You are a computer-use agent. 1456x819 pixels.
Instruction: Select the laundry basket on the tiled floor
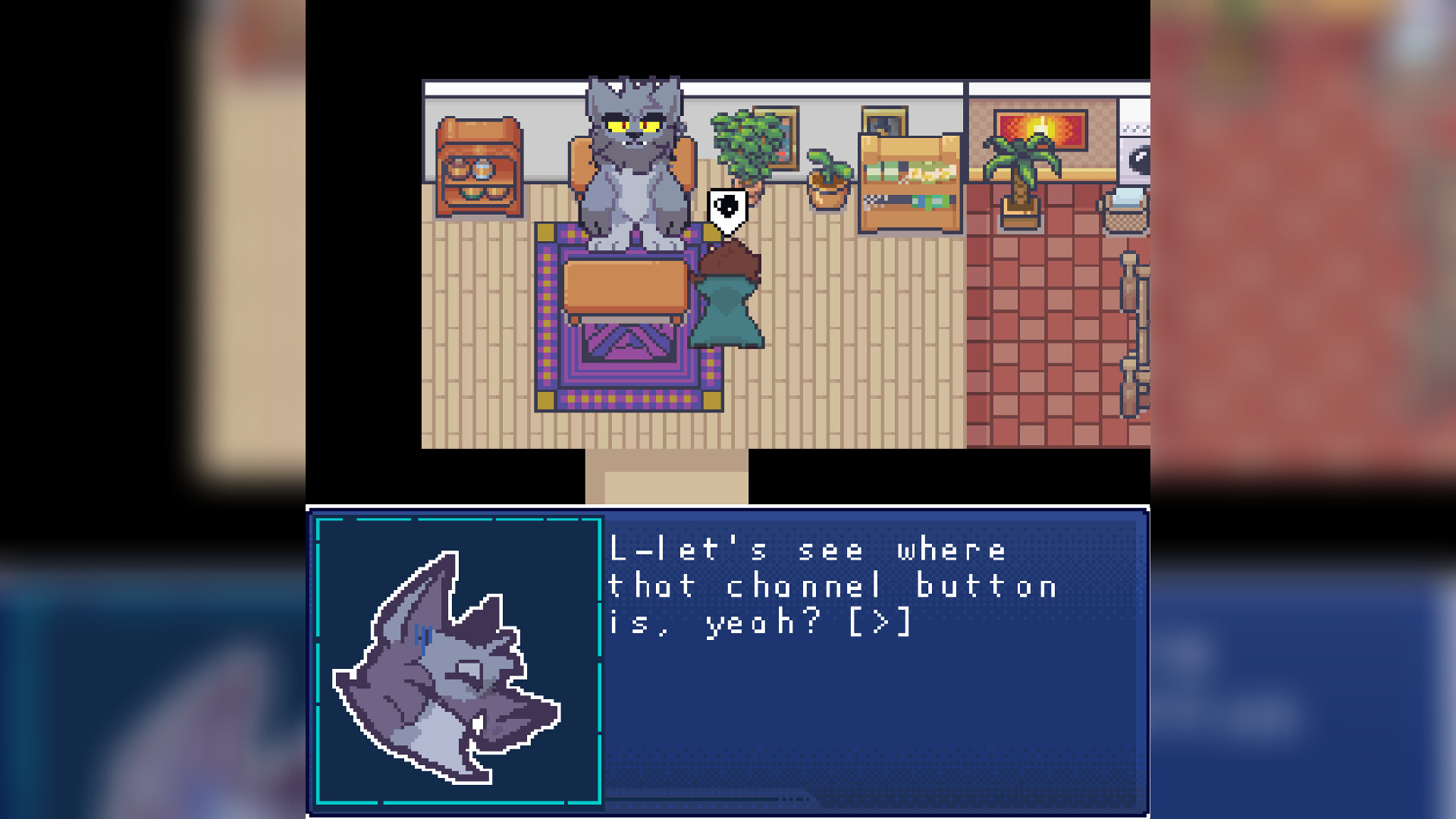[x=1128, y=221]
